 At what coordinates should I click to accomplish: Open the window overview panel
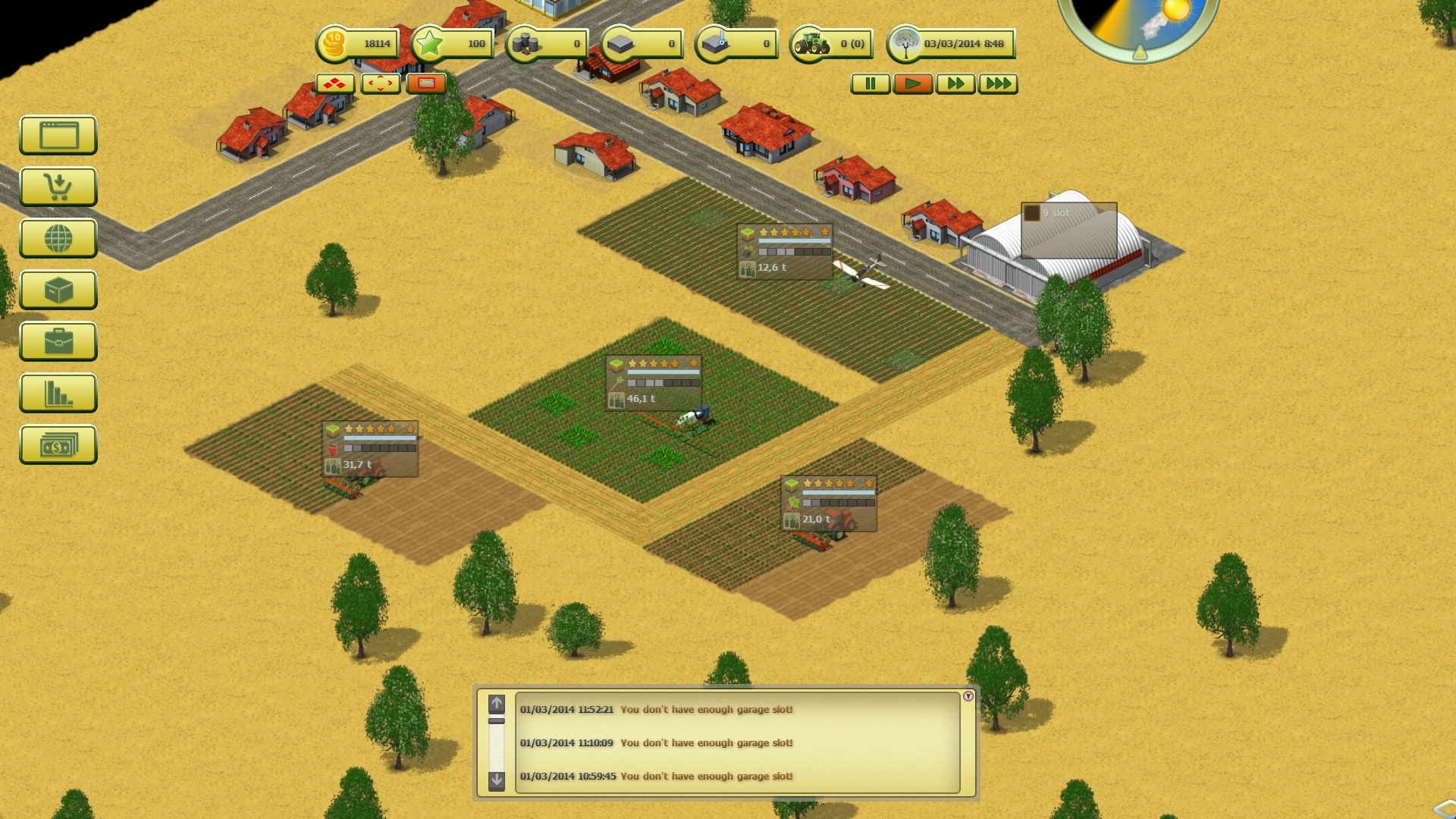tap(58, 136)
